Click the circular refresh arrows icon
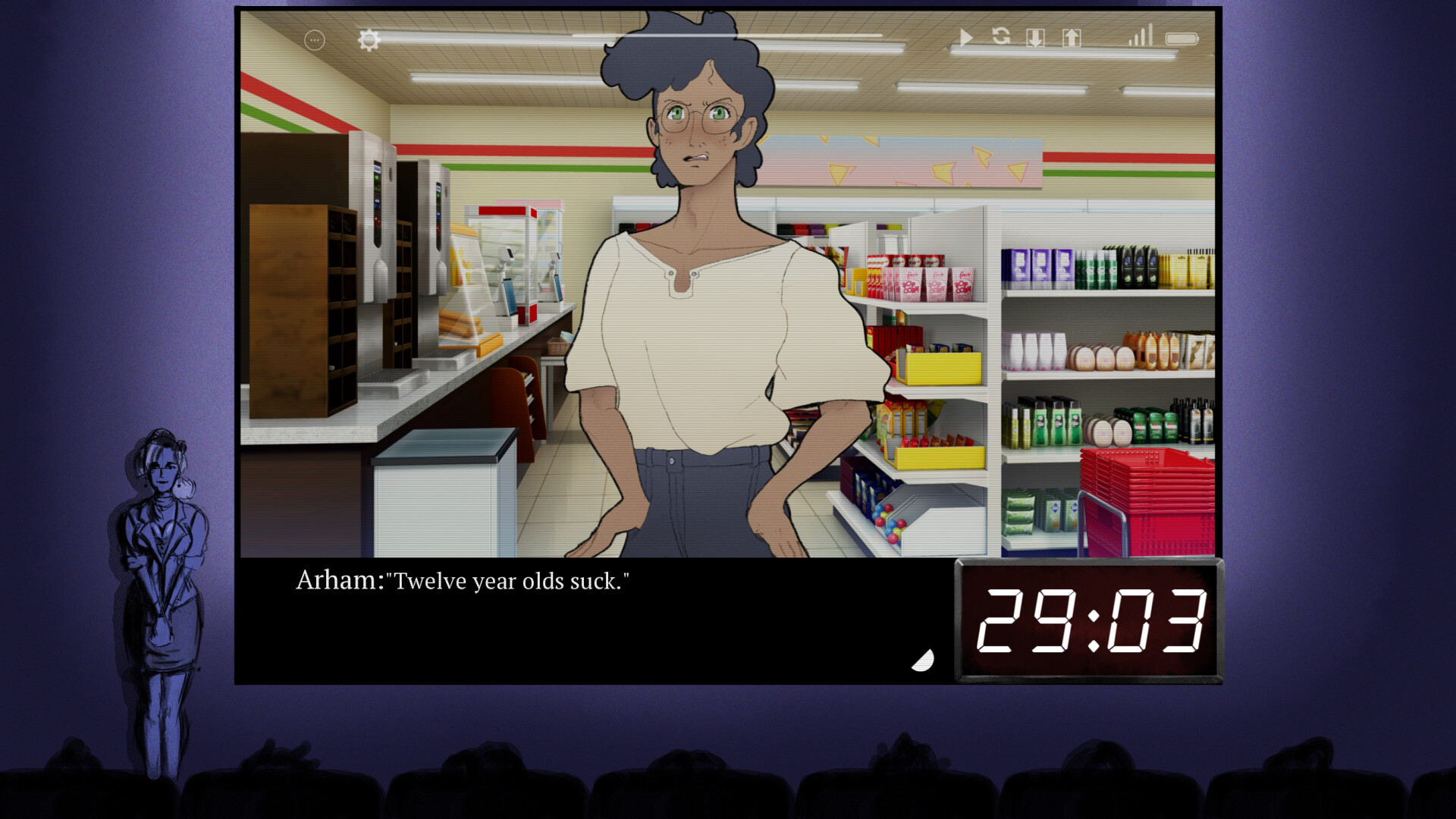This screenshot has width=1456, height=819. pyautogui.click(x=1001, y=36)
